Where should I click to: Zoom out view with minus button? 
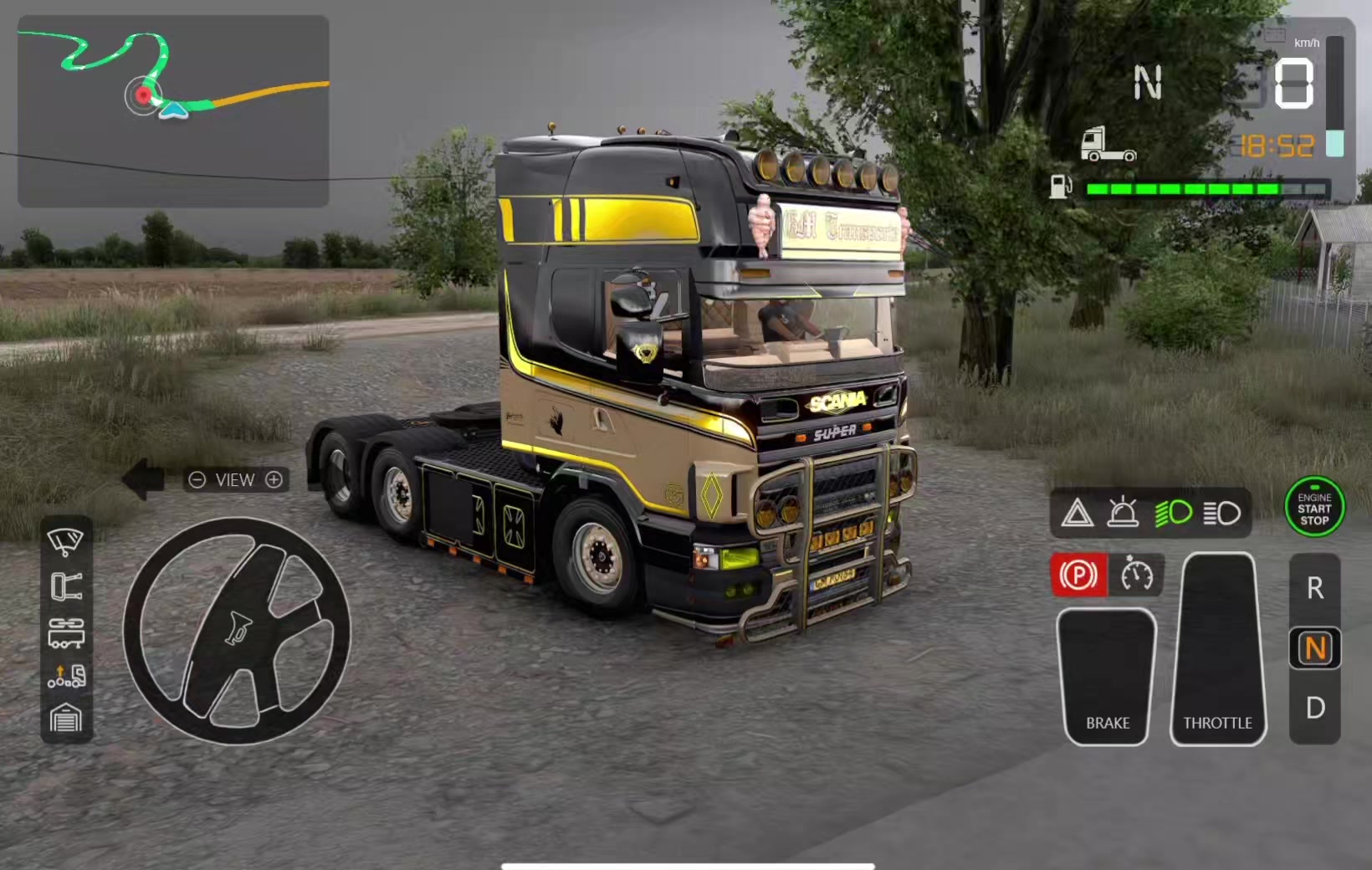(197, 479)
